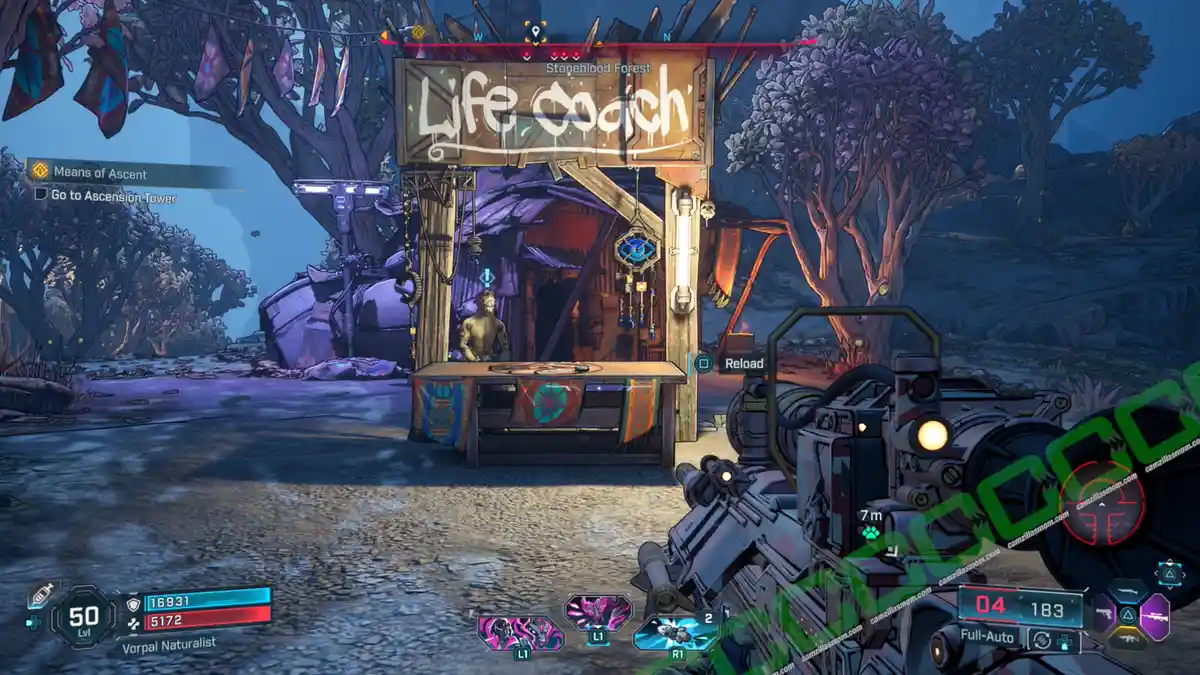Choose the top blue shotgun weapon slot
1200x675 pixels.
[1128, 591]
